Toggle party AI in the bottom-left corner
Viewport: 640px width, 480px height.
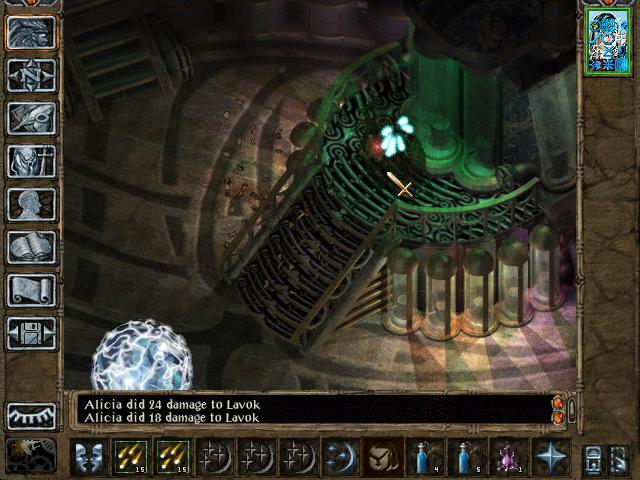tap(31, 456)
